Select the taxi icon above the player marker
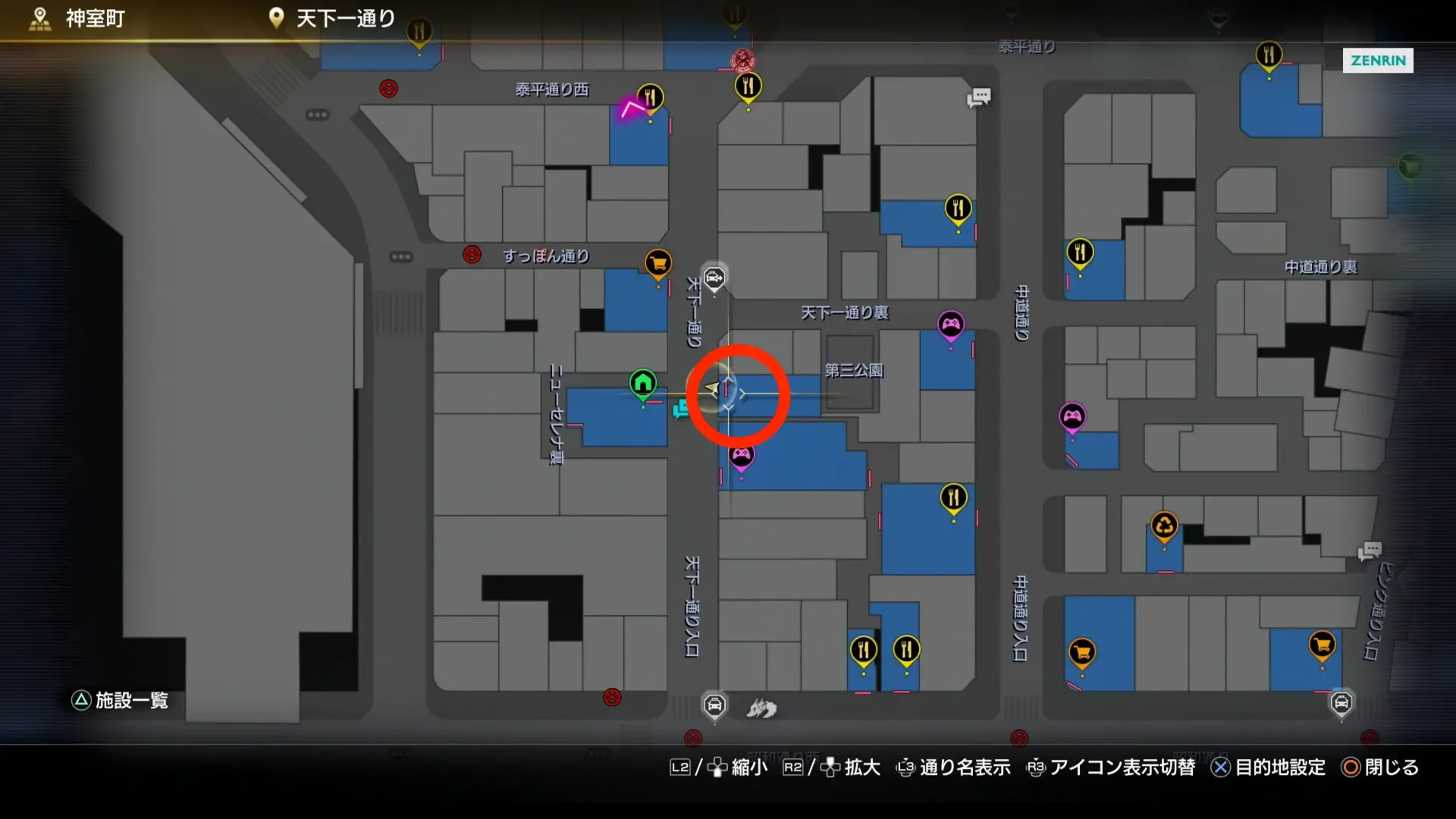 (713, 278)
